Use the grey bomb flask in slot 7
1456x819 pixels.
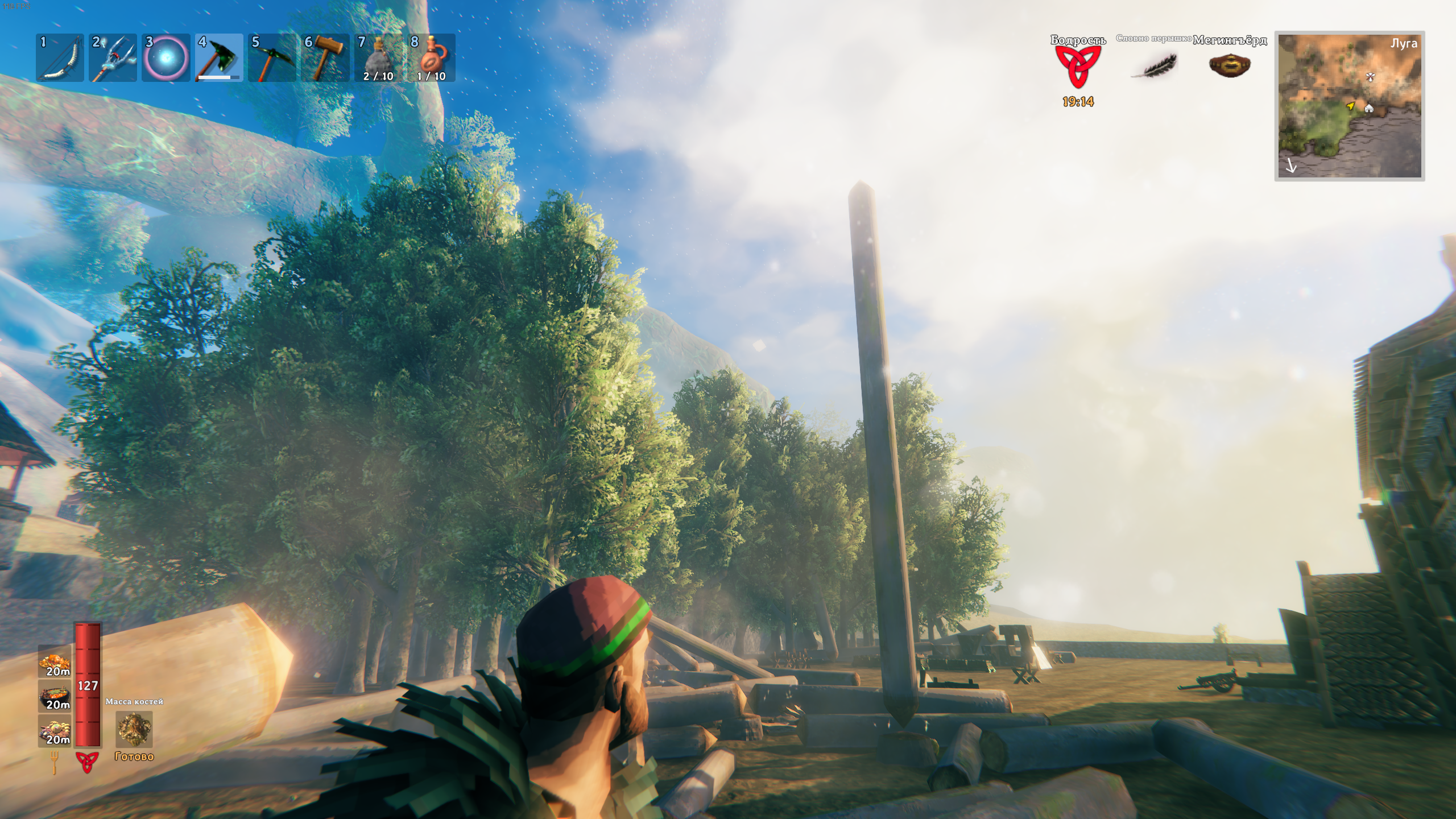[x=378, y=58]
